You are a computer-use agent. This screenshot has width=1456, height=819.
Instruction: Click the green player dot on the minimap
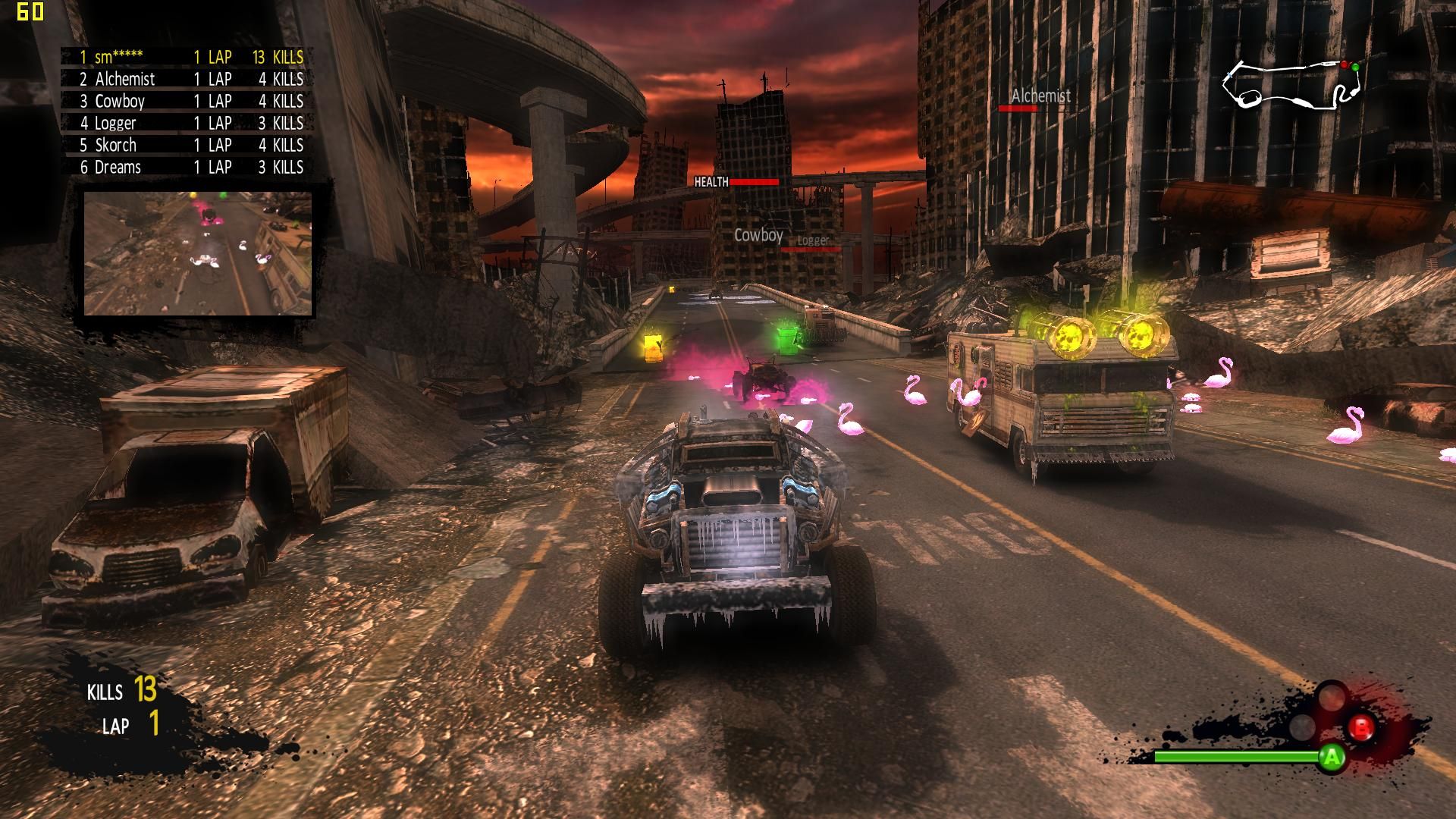1355,67
